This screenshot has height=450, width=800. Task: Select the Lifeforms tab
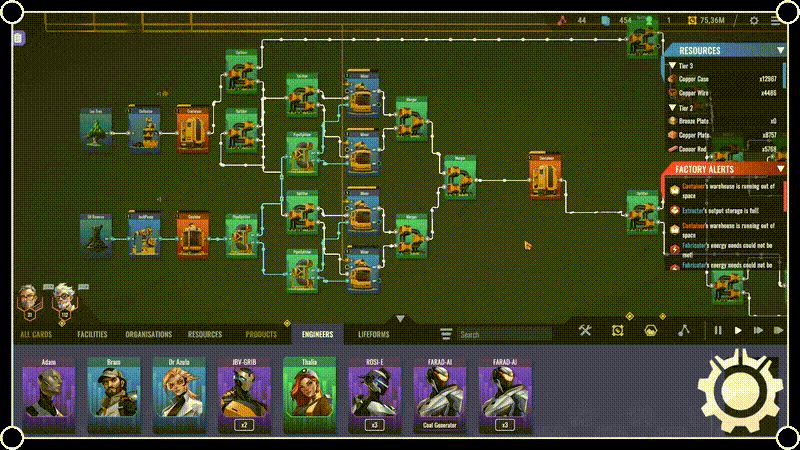(x=375, y=334)
